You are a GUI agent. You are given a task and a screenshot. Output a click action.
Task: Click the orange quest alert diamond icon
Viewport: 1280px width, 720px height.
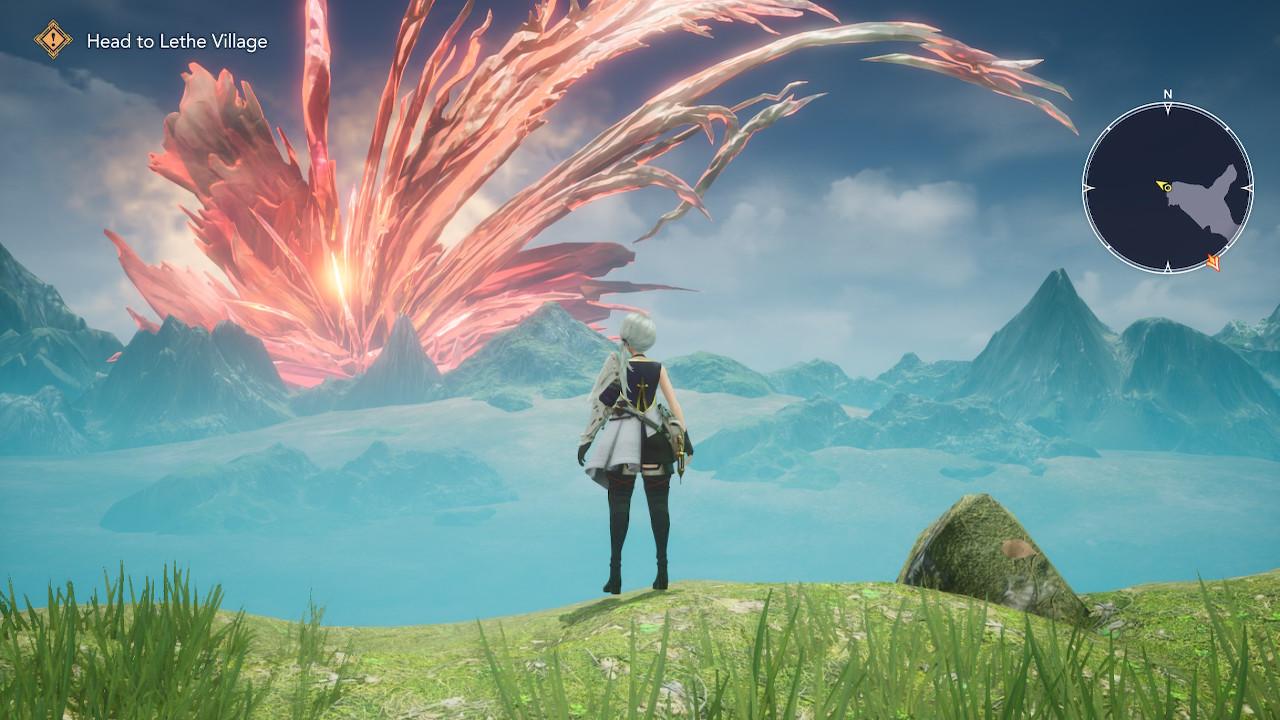tap(53, 40)
